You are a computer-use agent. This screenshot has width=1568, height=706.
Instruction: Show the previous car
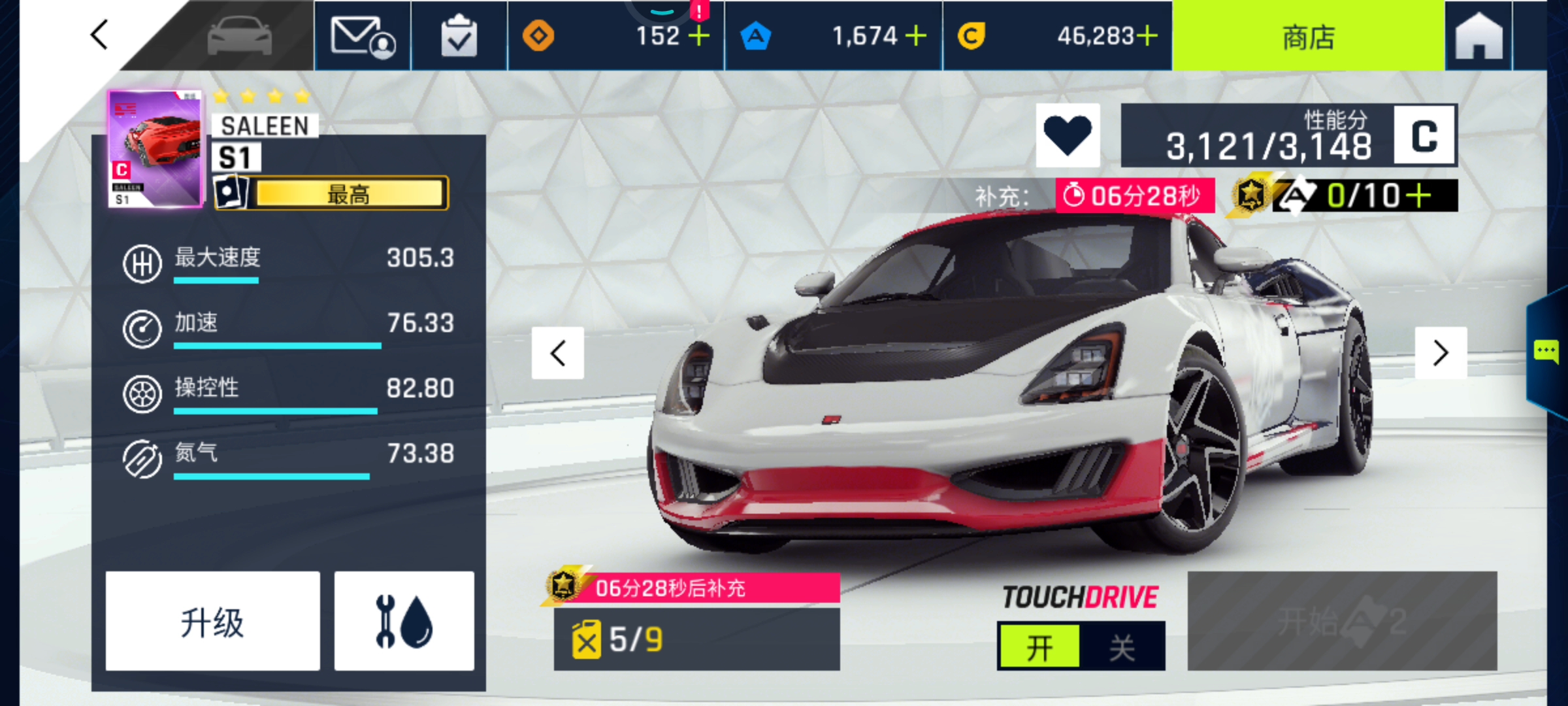point(557,353)
